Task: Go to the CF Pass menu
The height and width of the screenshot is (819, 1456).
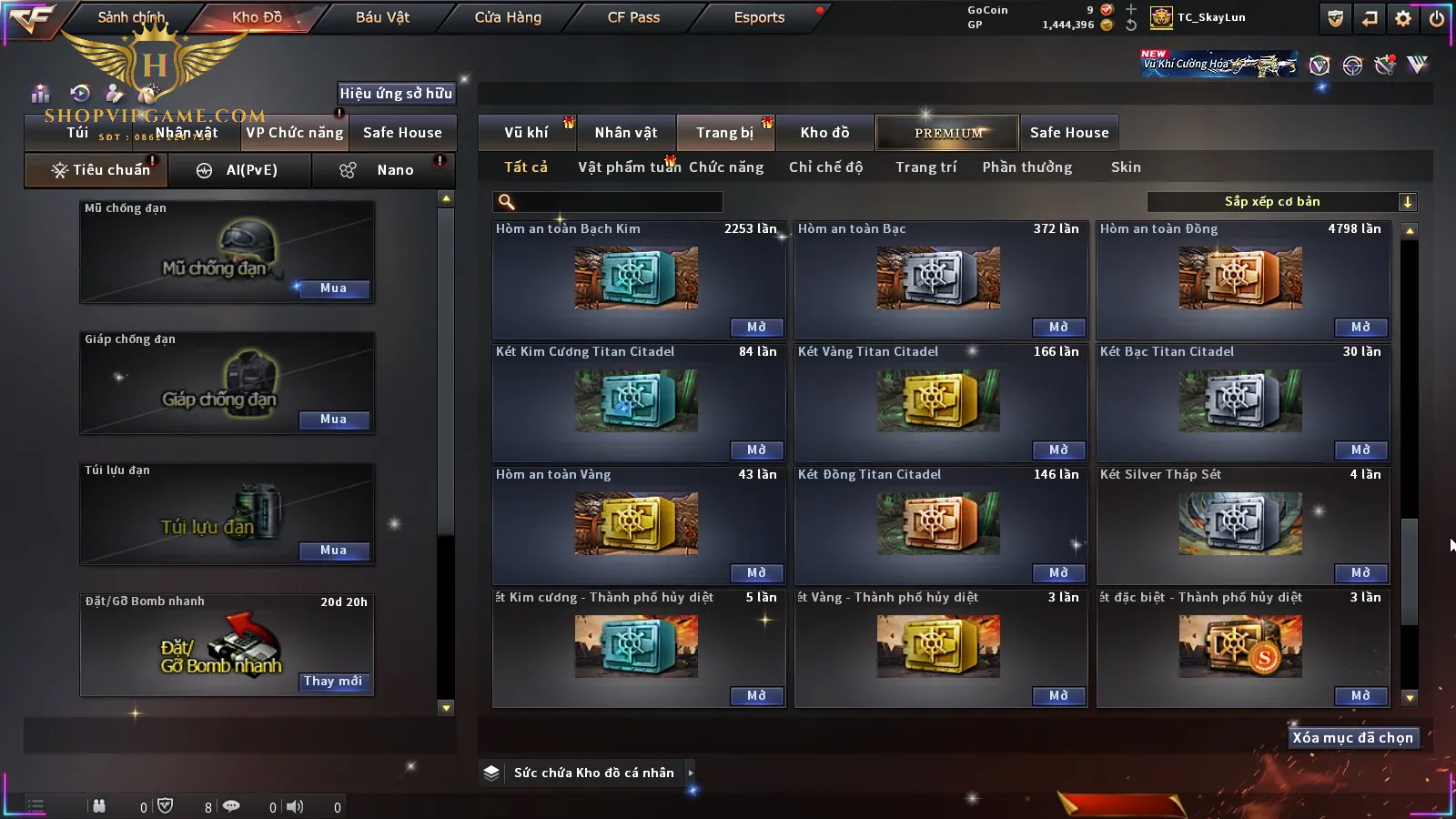Action: pyautogui.click(x=633, y=17)
